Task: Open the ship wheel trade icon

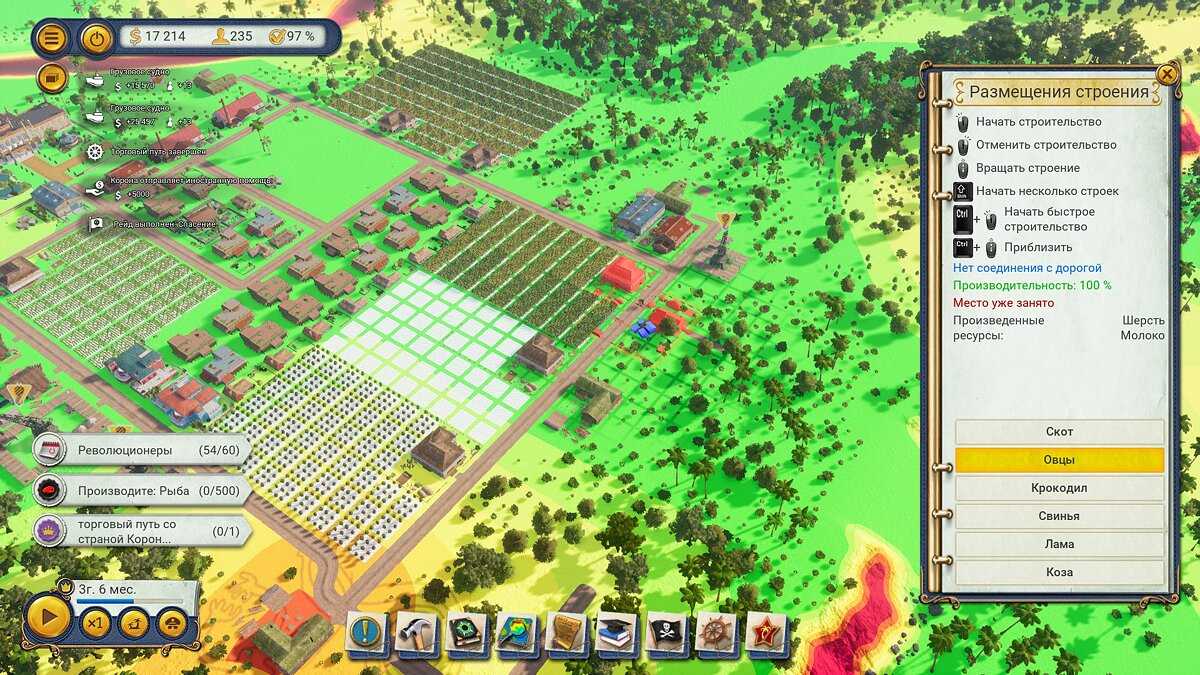Action: [717, 632]
